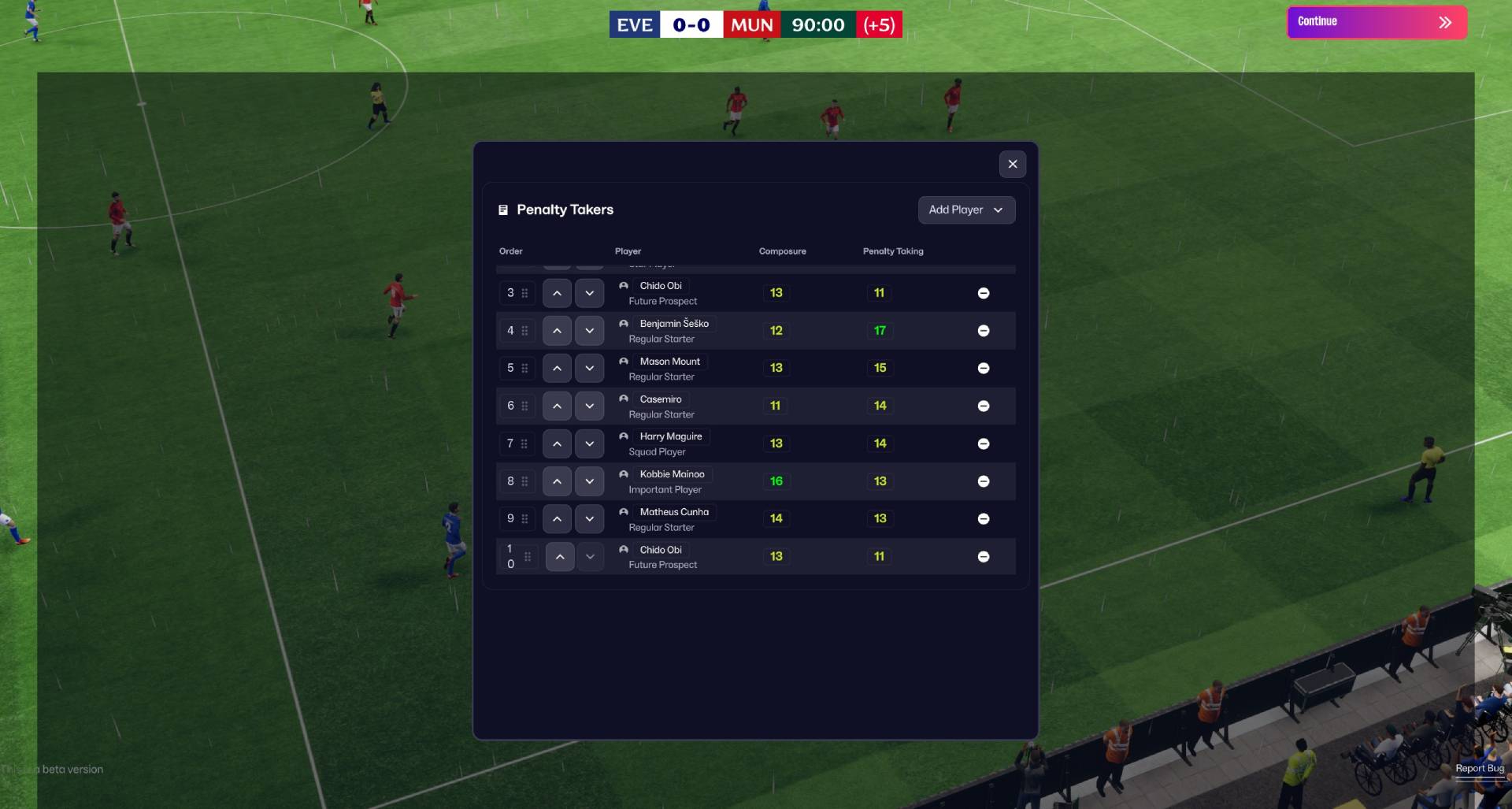Remove Harry Maguire via minus icon
The height and width of the screenshot is (809, 1512).
click(x=984, y=443)
